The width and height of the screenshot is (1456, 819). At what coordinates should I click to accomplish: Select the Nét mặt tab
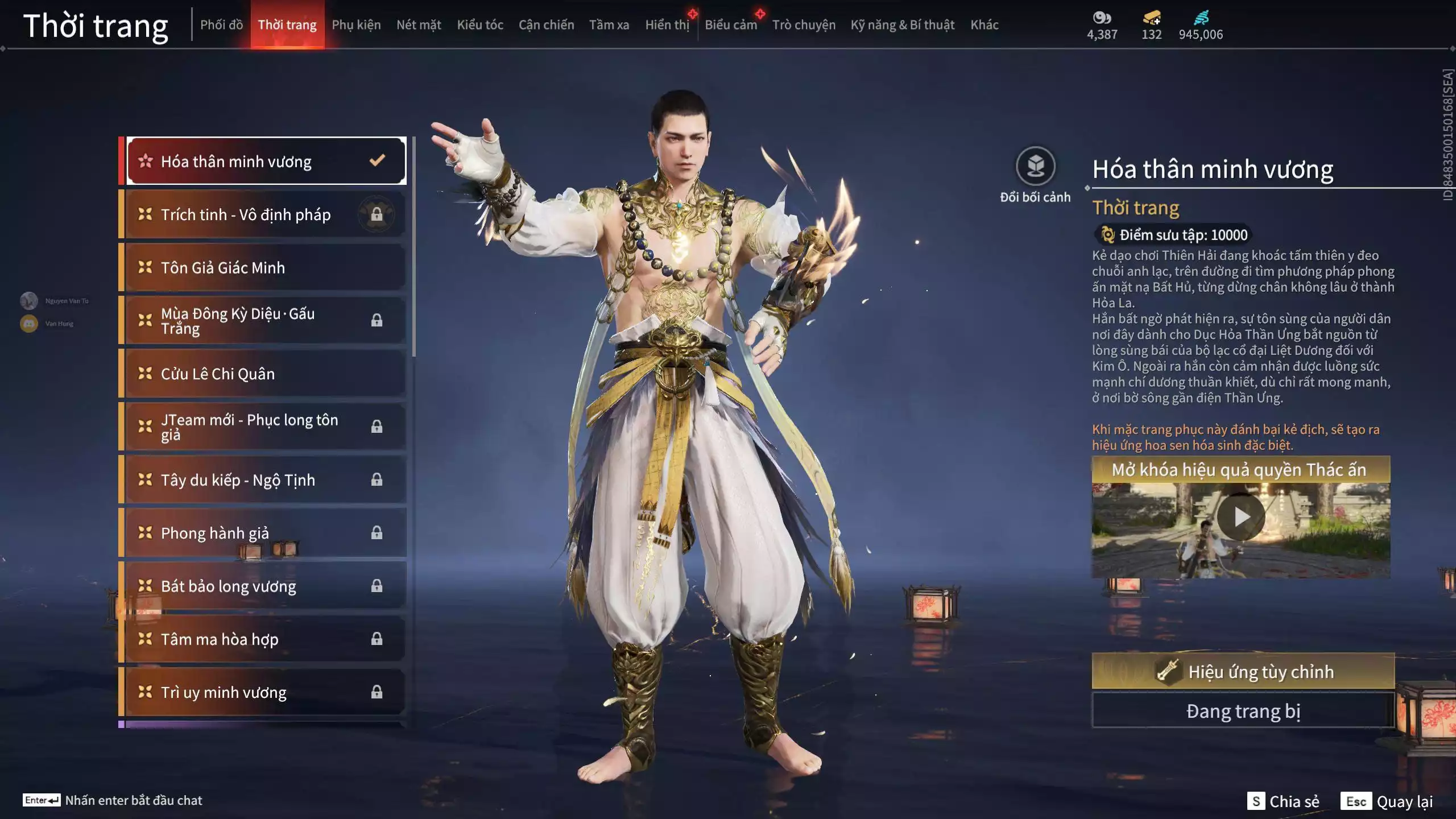click(419, 25)
